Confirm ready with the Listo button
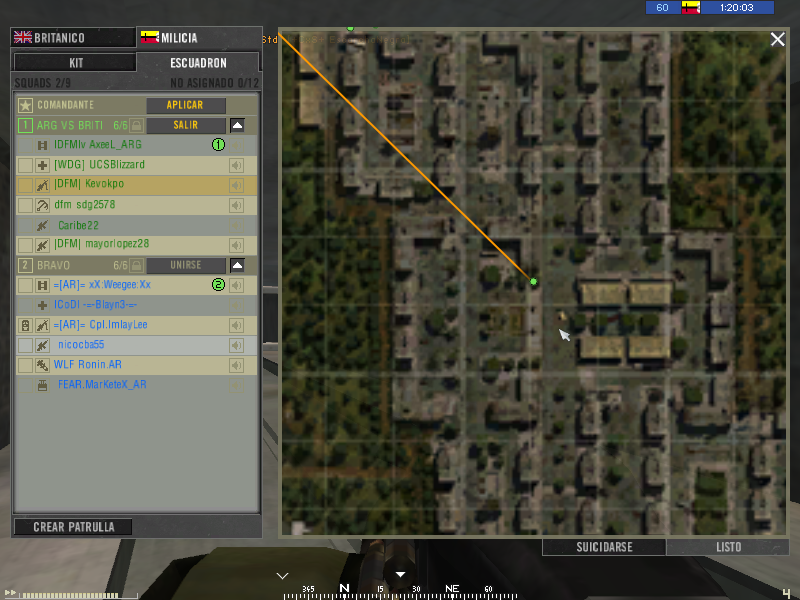 click(728, 547)
